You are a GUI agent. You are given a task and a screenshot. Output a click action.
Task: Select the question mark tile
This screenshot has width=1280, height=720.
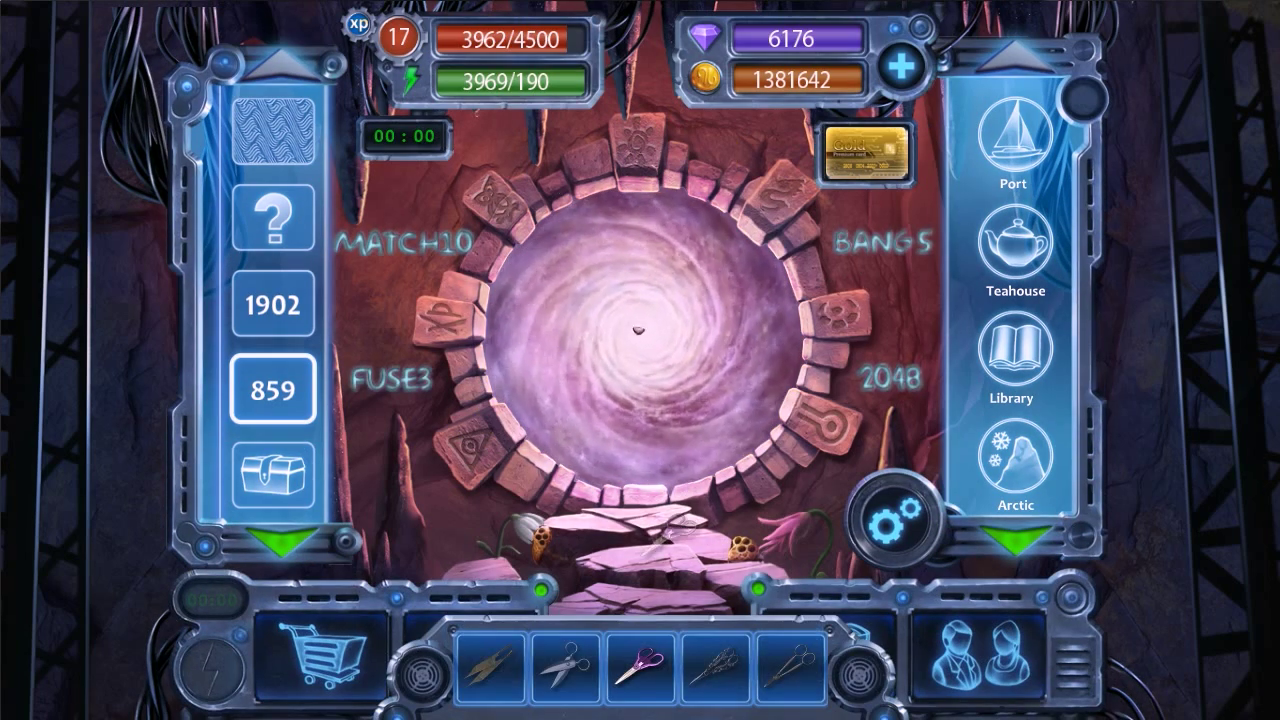tap(273, 218)
